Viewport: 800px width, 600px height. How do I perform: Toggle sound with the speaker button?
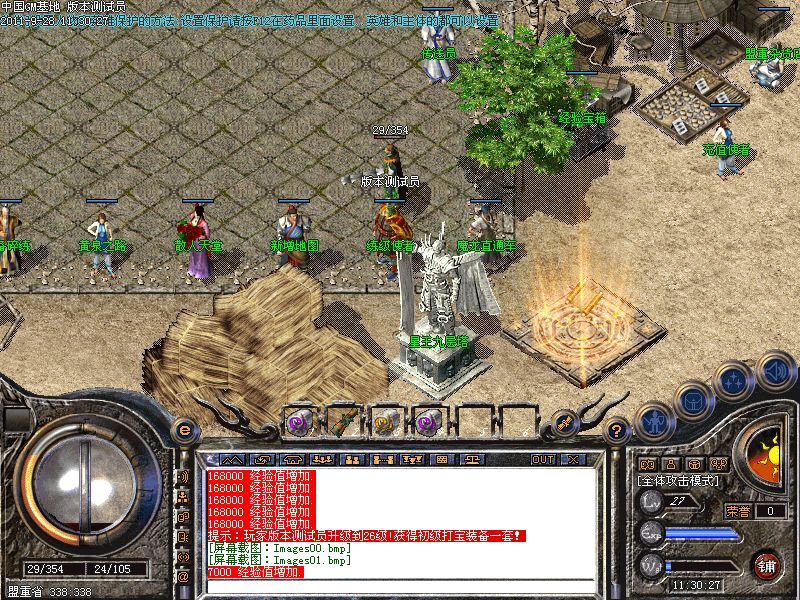pyautogui.click(x=773, y=371)
